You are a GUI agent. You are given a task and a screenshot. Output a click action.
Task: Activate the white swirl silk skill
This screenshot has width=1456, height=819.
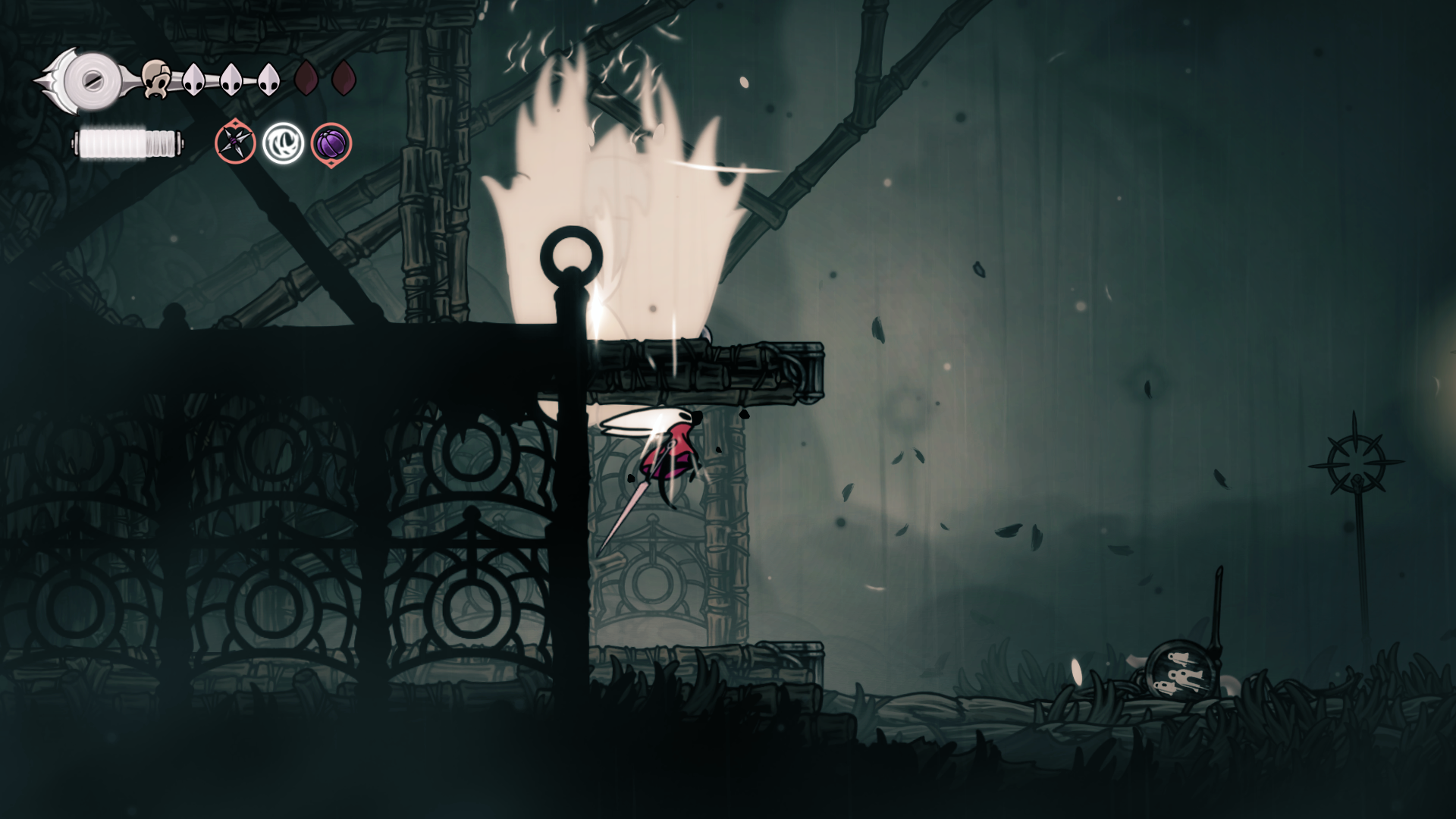[284, 143]
